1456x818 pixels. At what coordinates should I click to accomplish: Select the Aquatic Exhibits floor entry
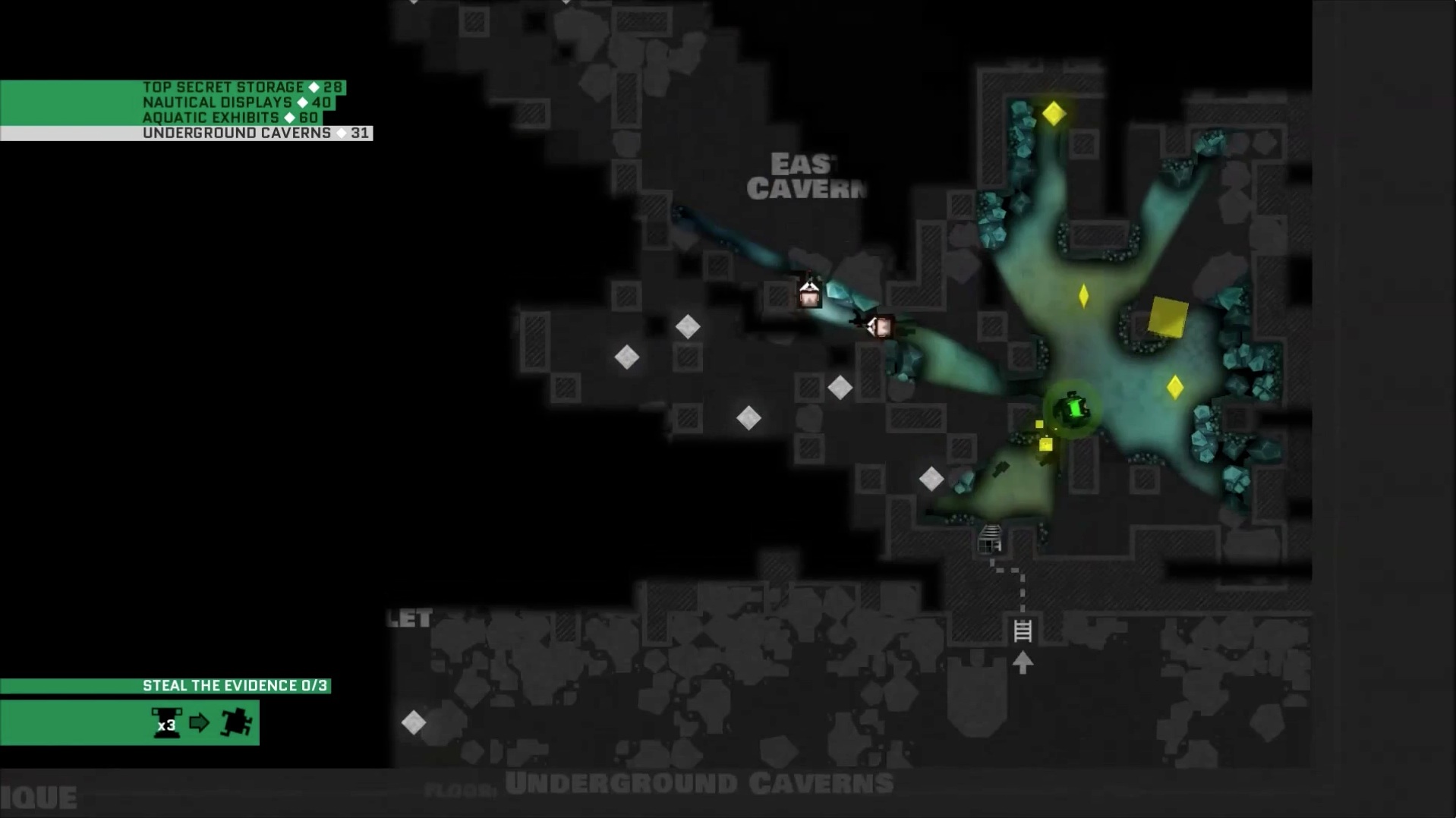(229, 118)
